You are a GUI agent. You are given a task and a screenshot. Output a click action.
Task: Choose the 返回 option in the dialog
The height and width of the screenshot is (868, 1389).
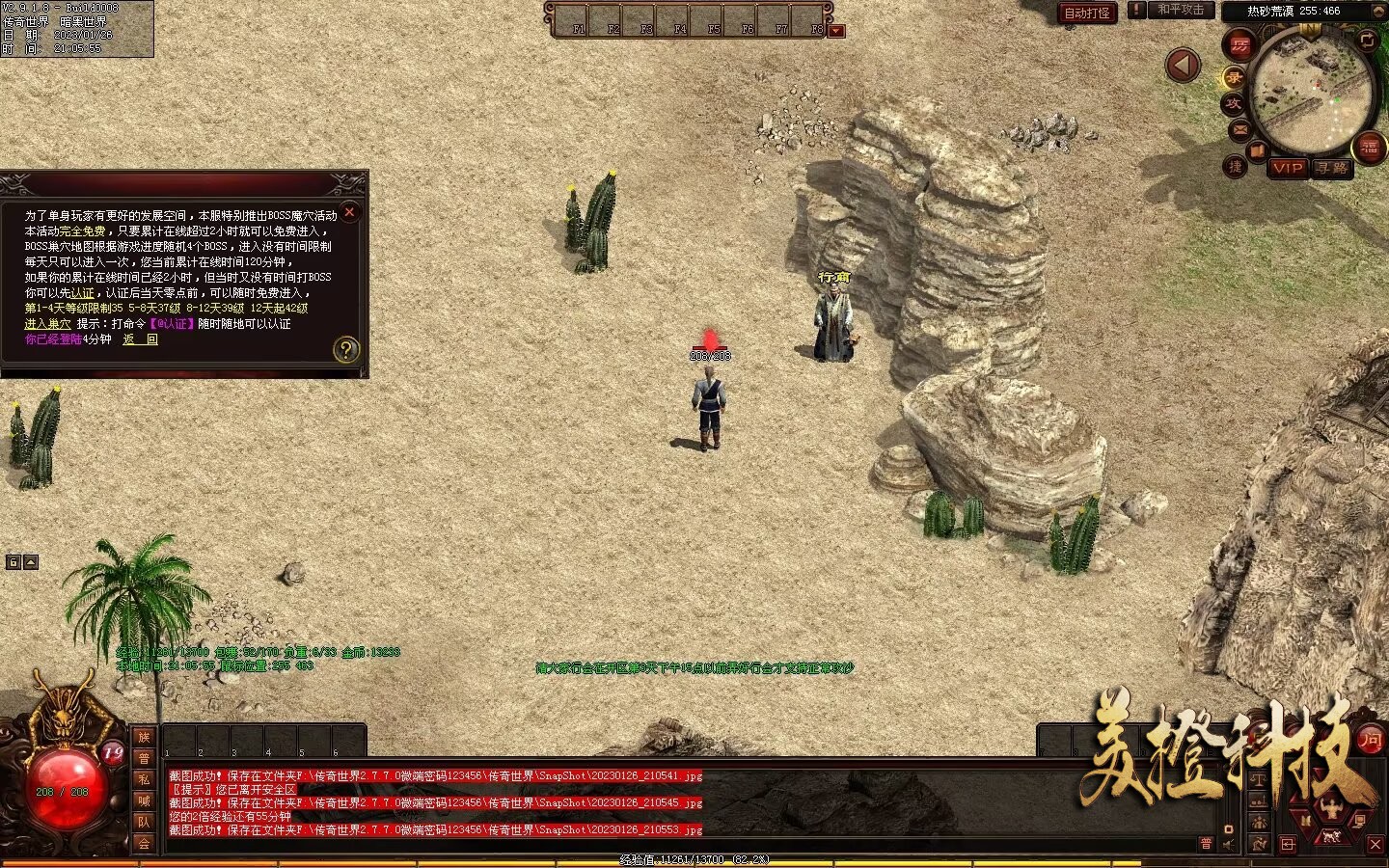(140, 339)
